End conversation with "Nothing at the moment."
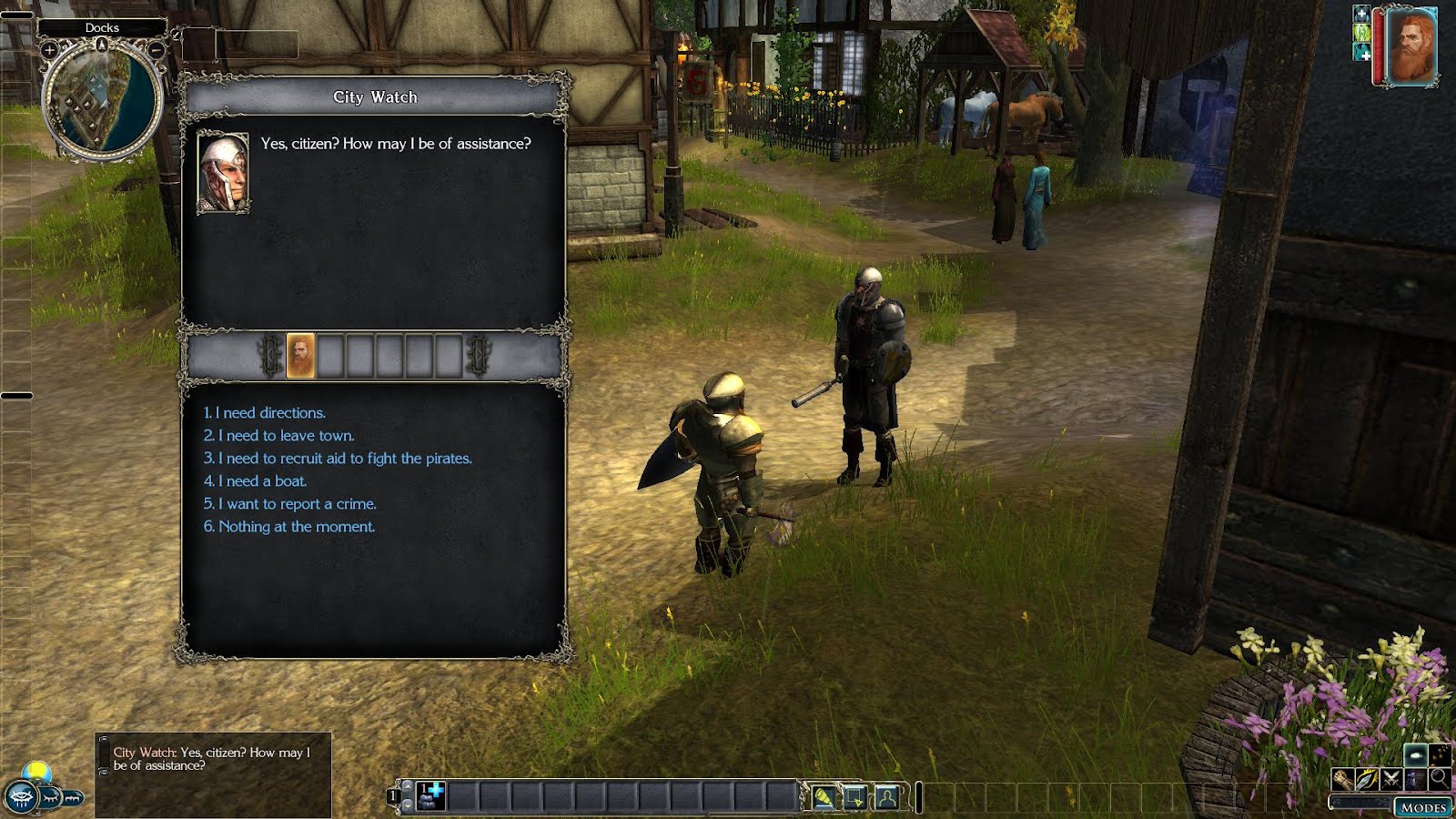Viewport: 1456px width, 819px height. (289, 527)
